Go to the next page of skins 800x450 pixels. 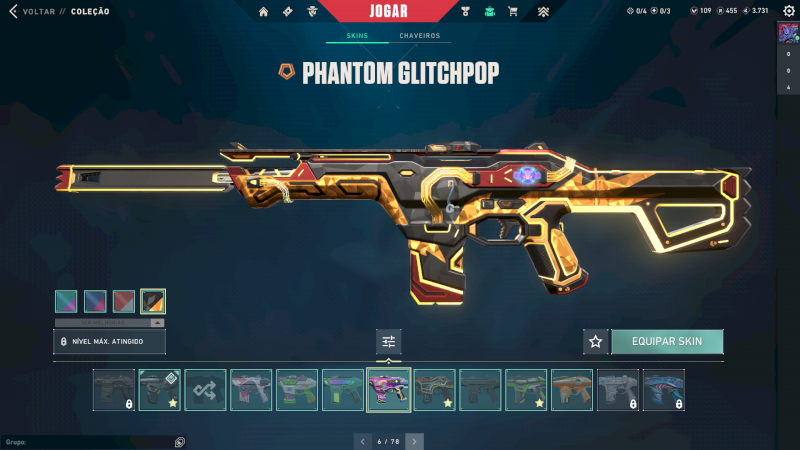414,441
